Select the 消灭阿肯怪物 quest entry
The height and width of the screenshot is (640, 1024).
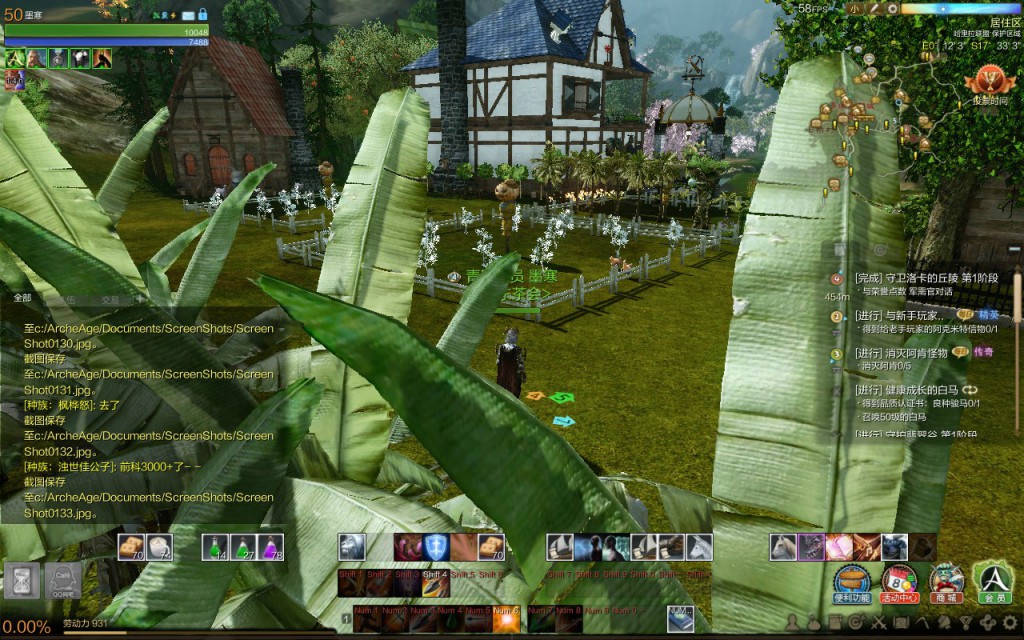pyautogui.click(x=900, y=353)
